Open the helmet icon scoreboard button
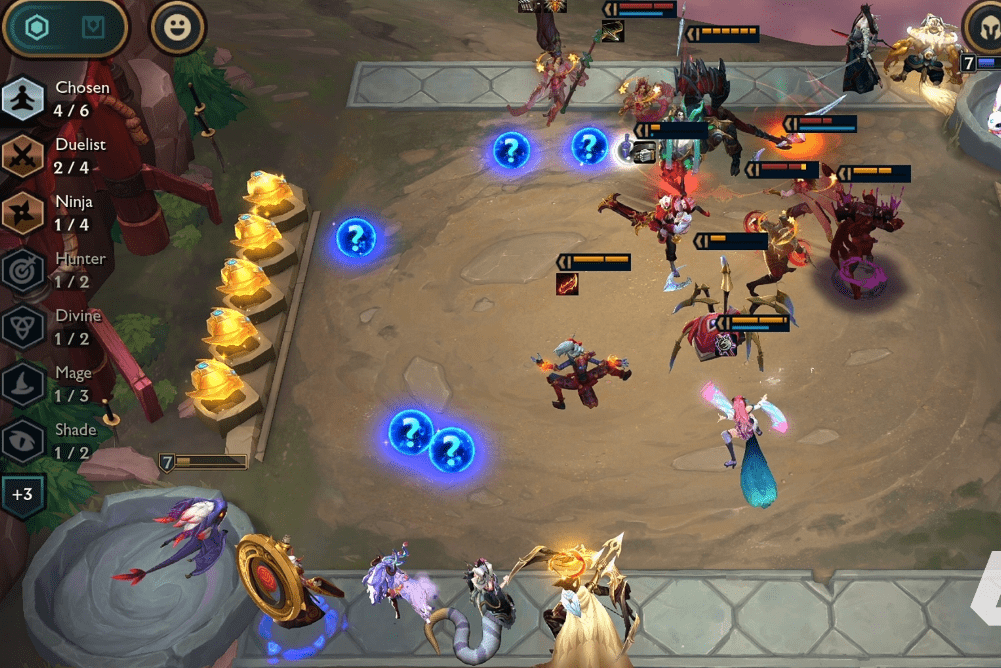 click(x=985, y=27)
